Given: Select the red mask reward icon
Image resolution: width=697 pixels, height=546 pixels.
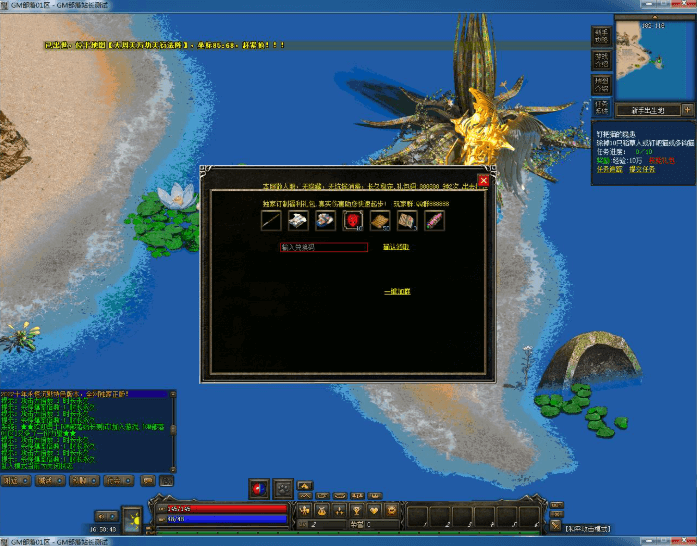Looking at the screenshot, I should click(353, 221).
